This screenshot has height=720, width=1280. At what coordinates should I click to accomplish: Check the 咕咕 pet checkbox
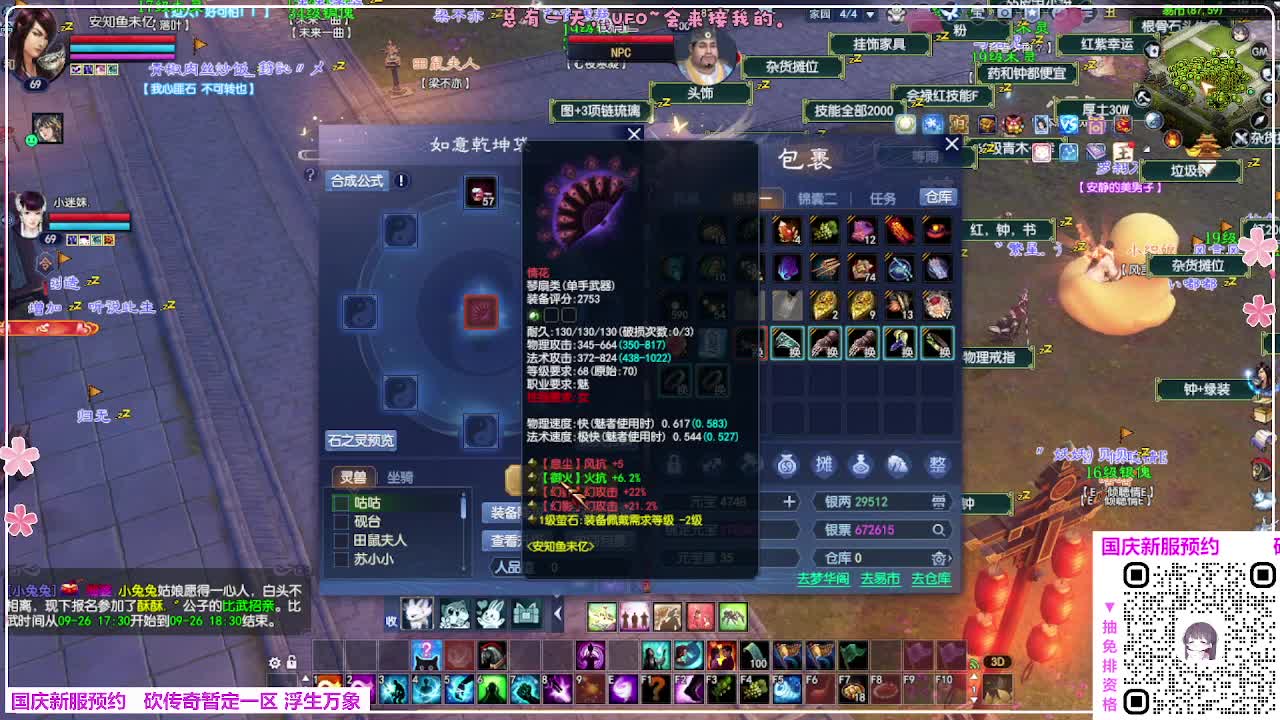pyautogui.click(x=341, y=504)
